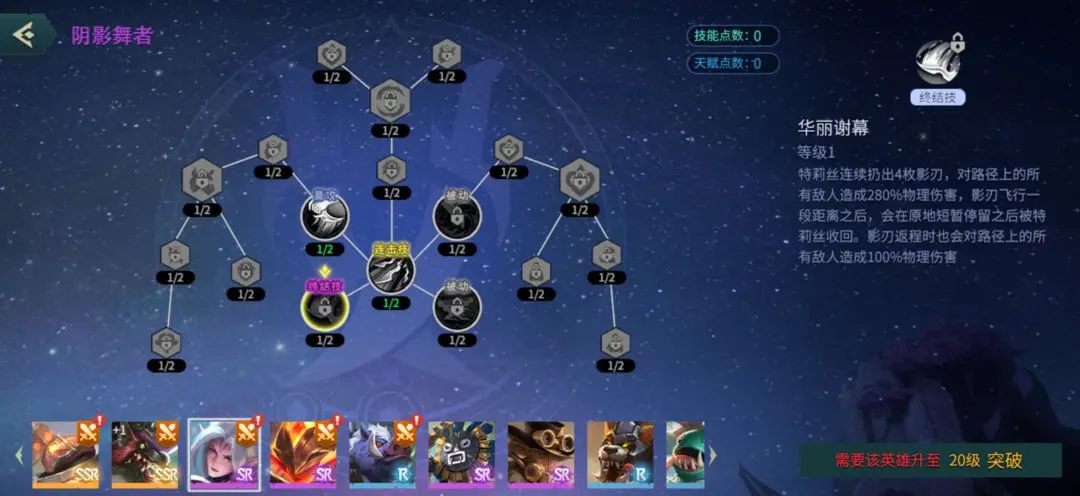Select the tribal mask SR hero portrait

pyautogui.click(x=461, y=455)
